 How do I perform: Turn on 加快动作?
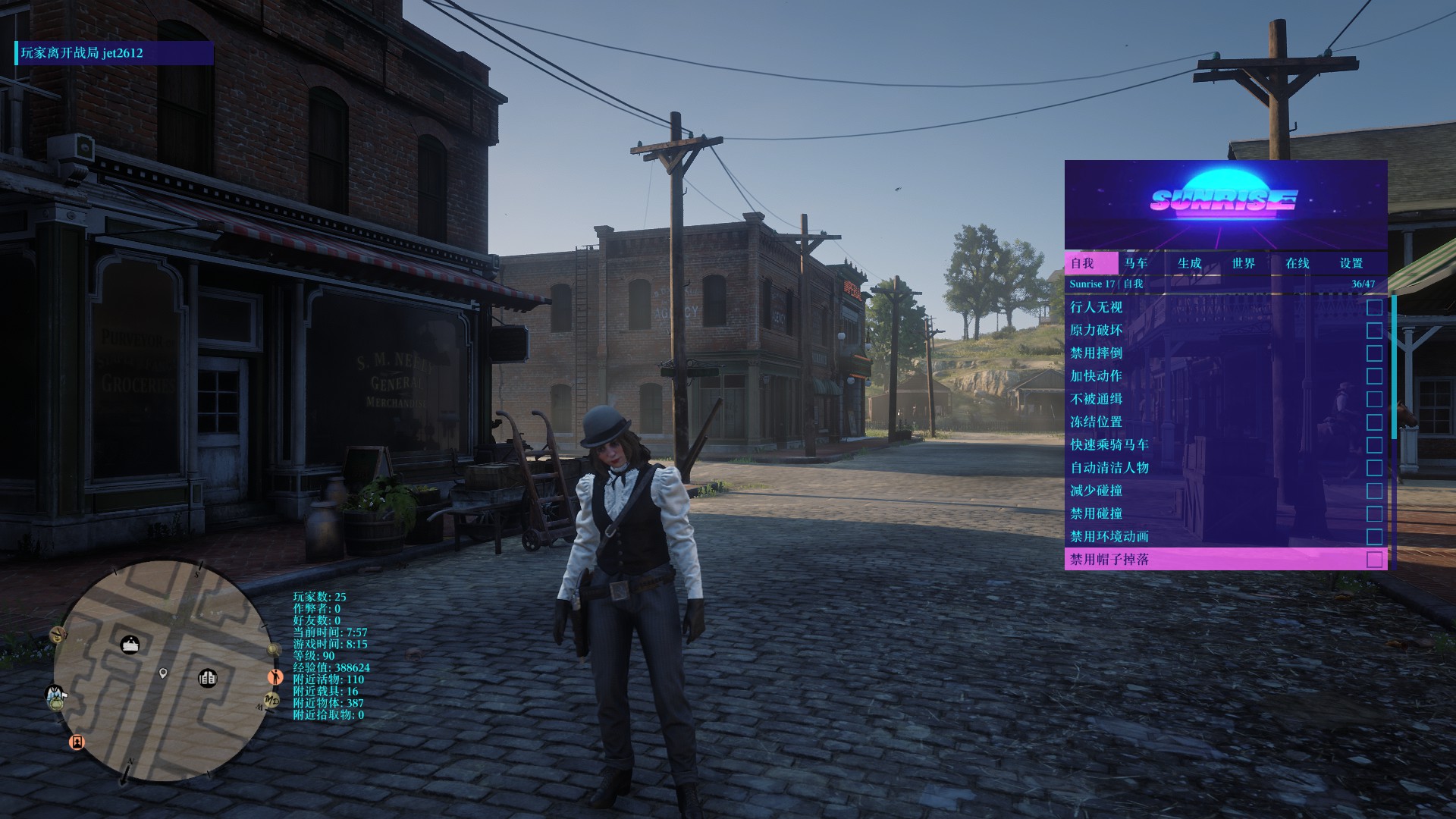[x=1374, y=376]
